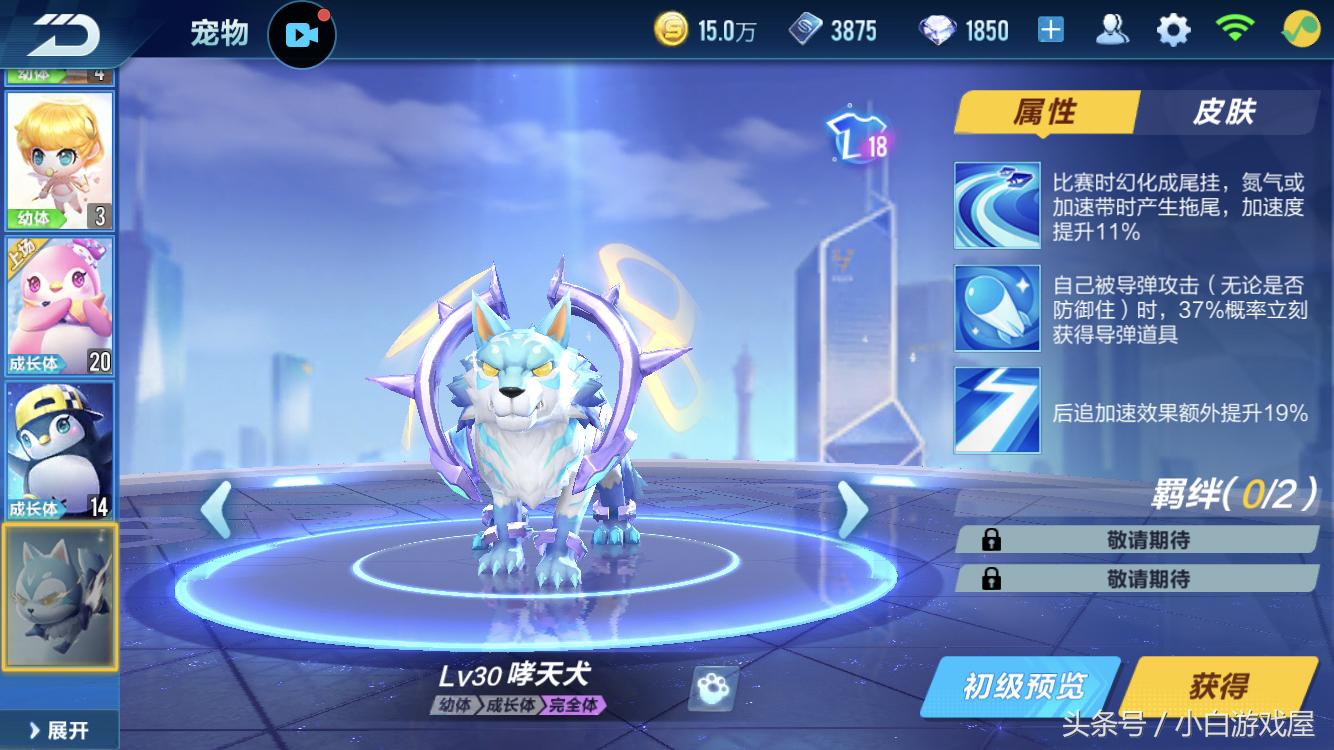Viewport: 1334px width, 750px height.
Task: Tap the 初级预览 preview button
Action: (x=1022, y=686)
